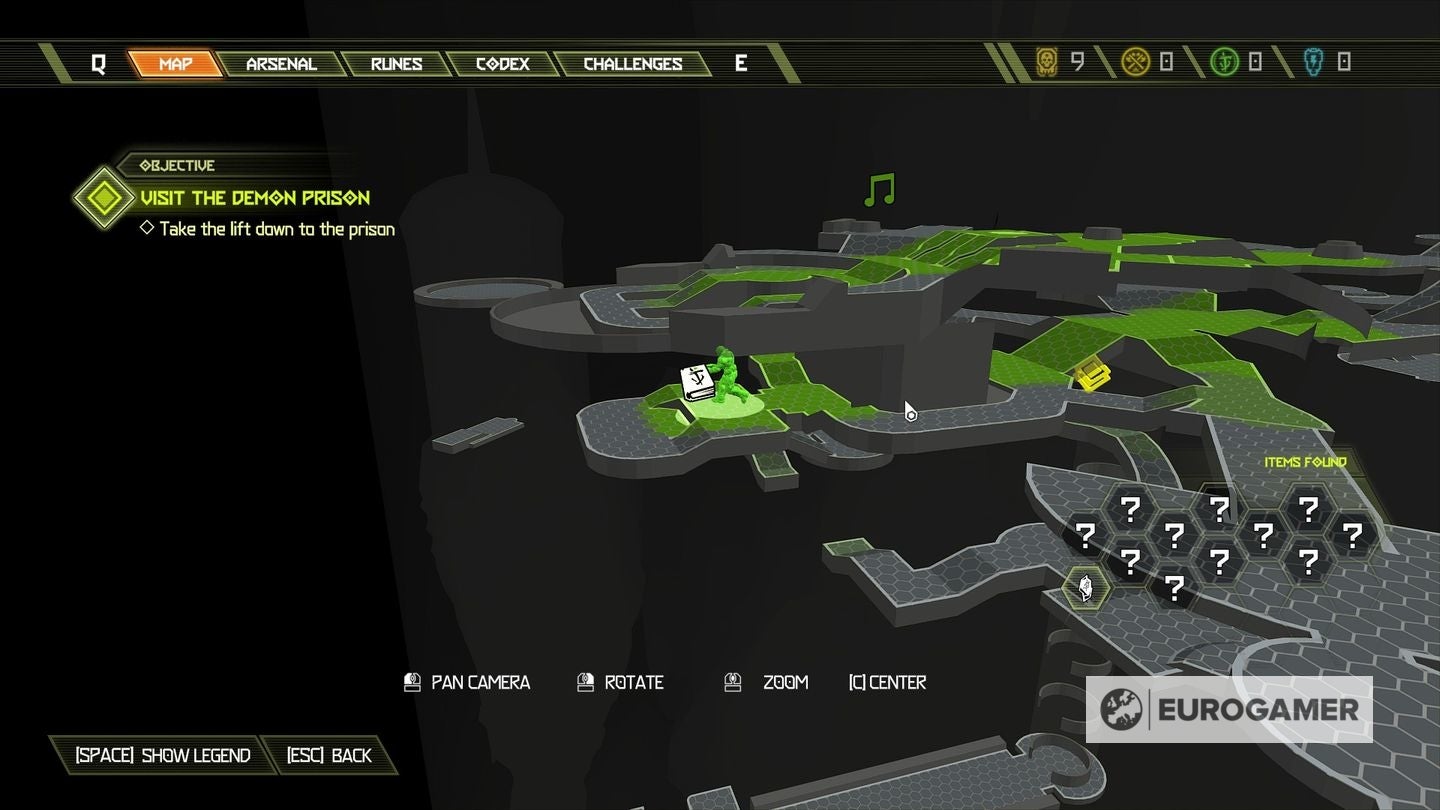Select the green music note marker

(879, 190)
